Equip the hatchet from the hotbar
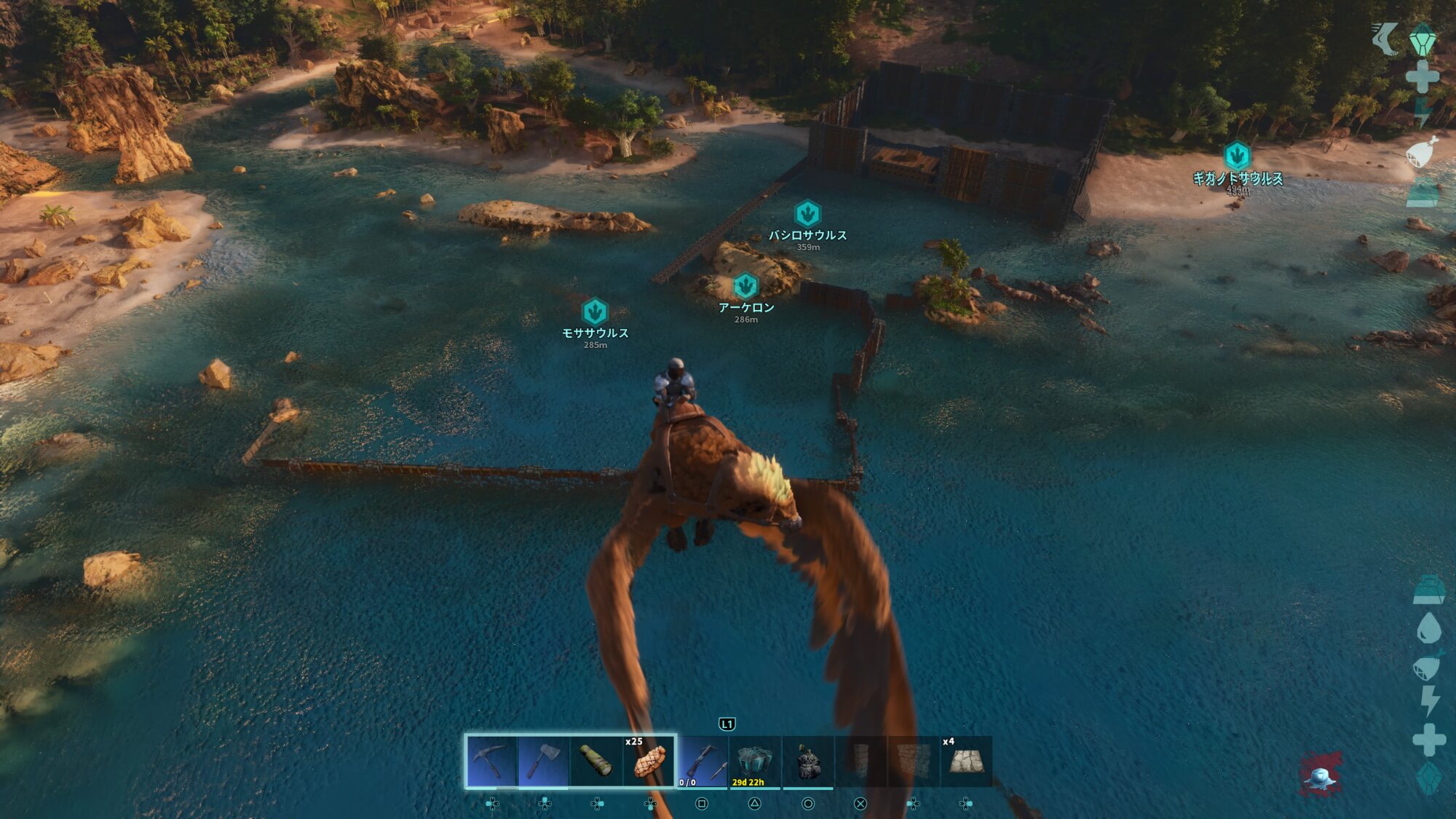This screenshot has height=819, width=1456. 544,761
